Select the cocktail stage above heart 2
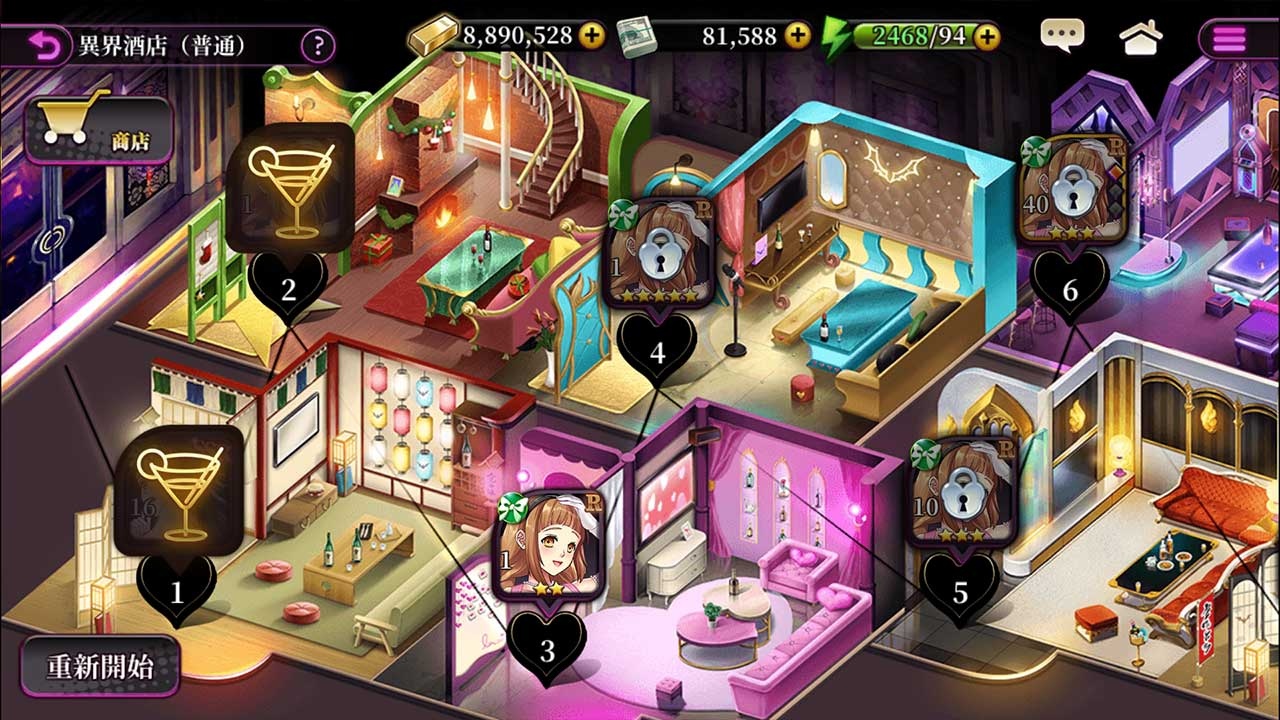The height and width of the screenshot is (720, 1280). [x=289, y=189]
